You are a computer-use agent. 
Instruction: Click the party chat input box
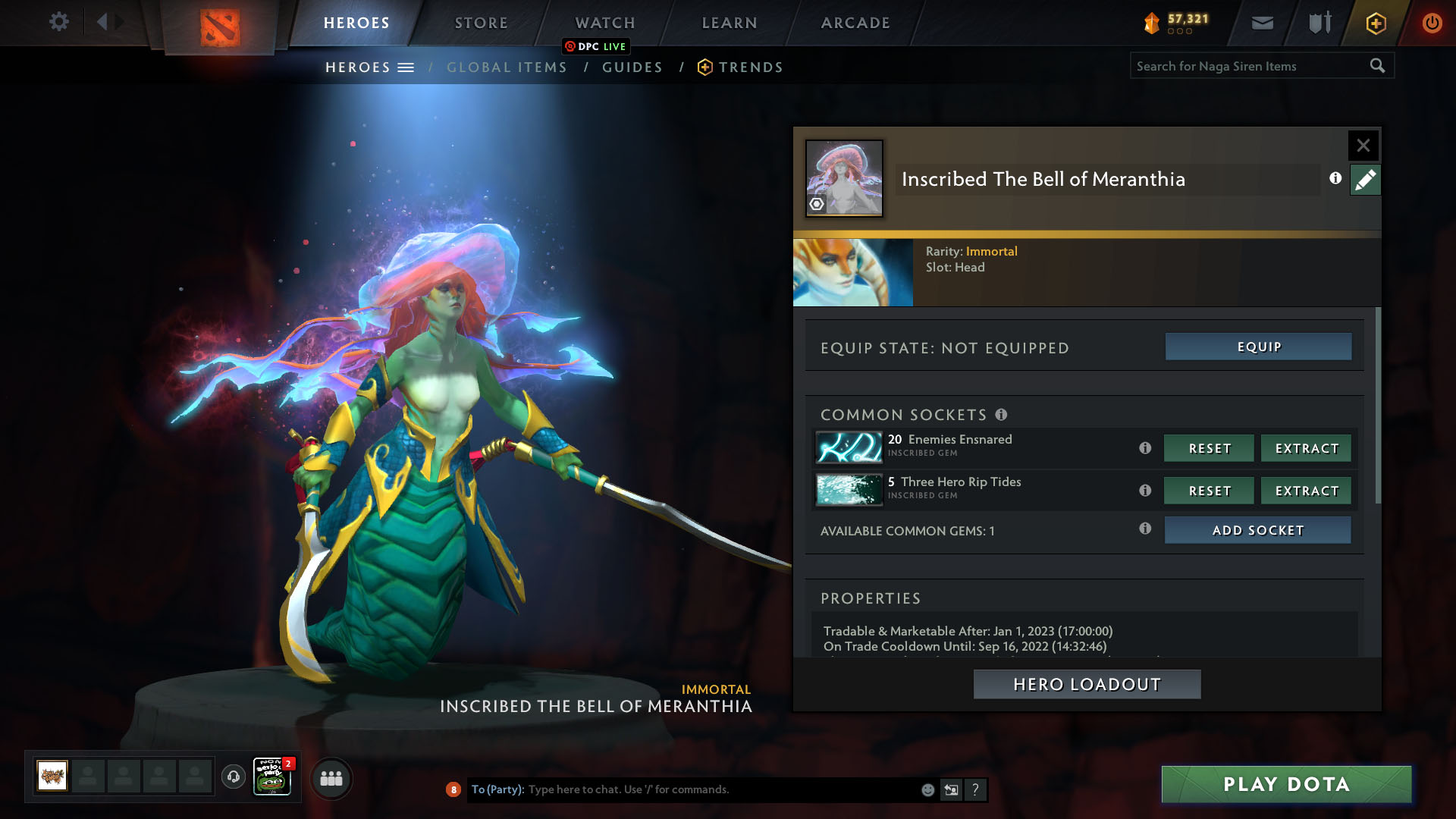(x=720, y=789)
